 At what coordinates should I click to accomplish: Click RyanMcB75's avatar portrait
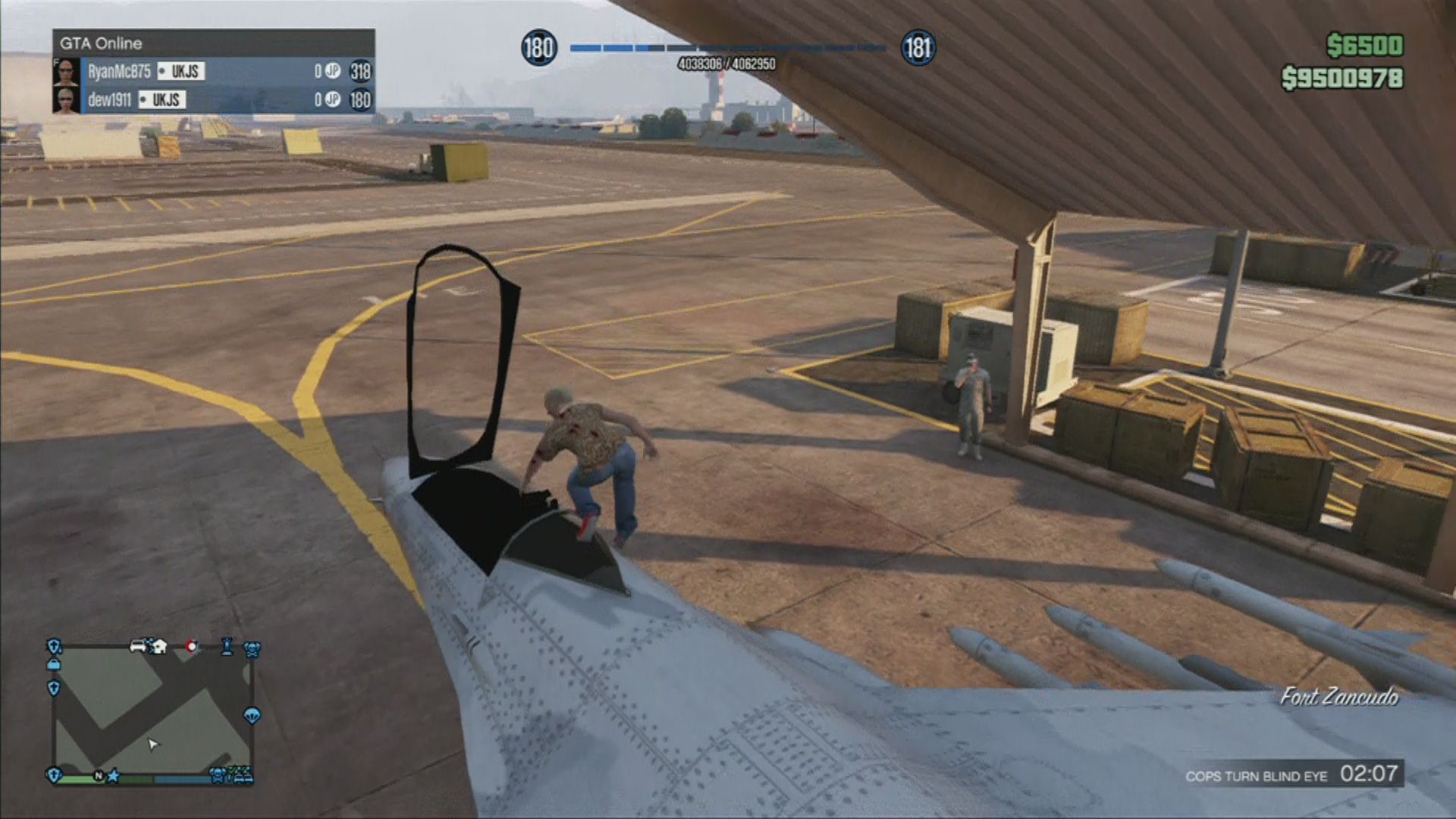[x=67, y=71]
